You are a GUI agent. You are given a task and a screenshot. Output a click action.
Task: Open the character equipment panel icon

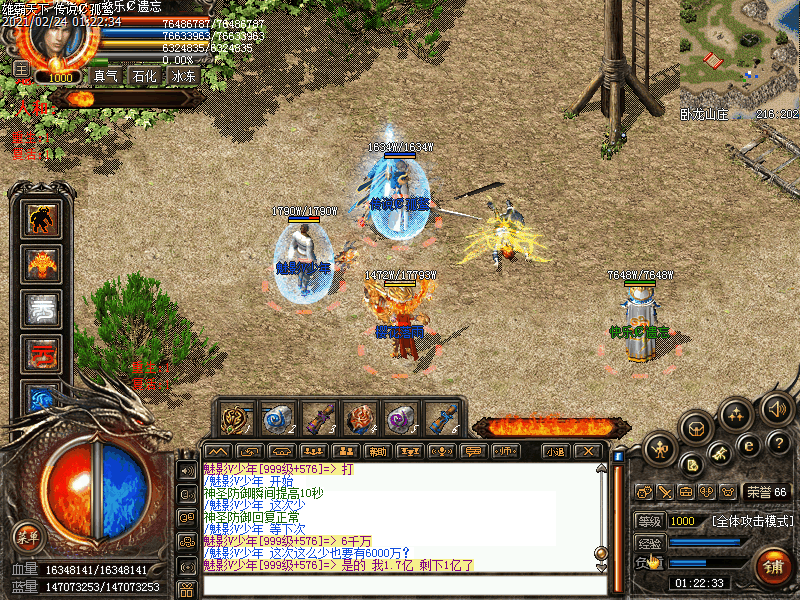[x=660, y=447]
